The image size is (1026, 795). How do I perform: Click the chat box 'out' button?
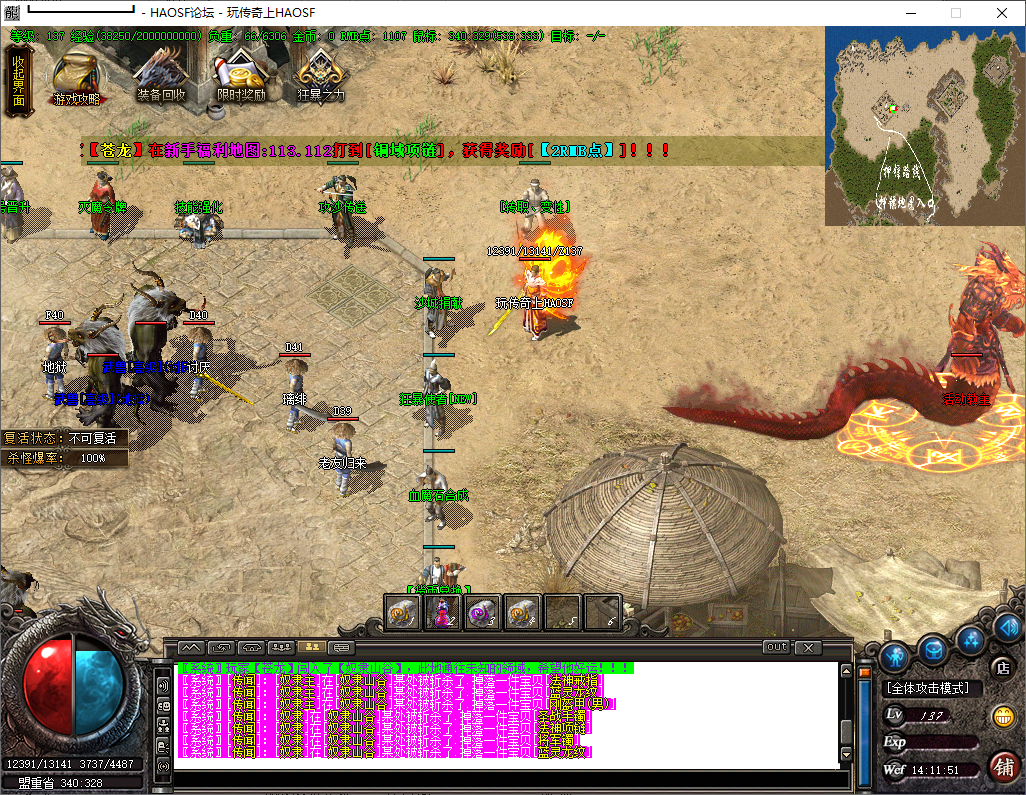point(776,647)
